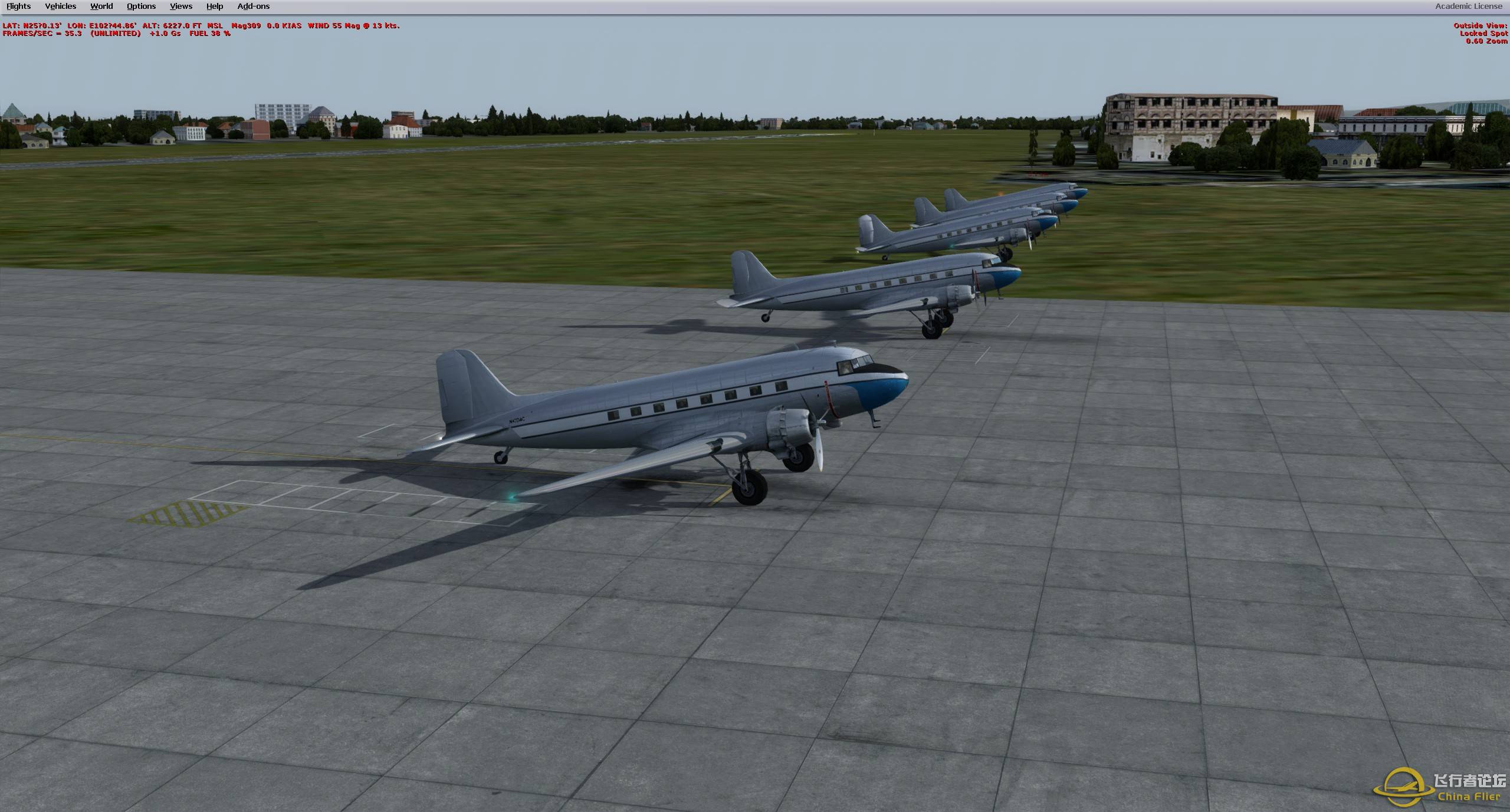Open the Options menu
Screen dimensions: 1510x812
140,6
